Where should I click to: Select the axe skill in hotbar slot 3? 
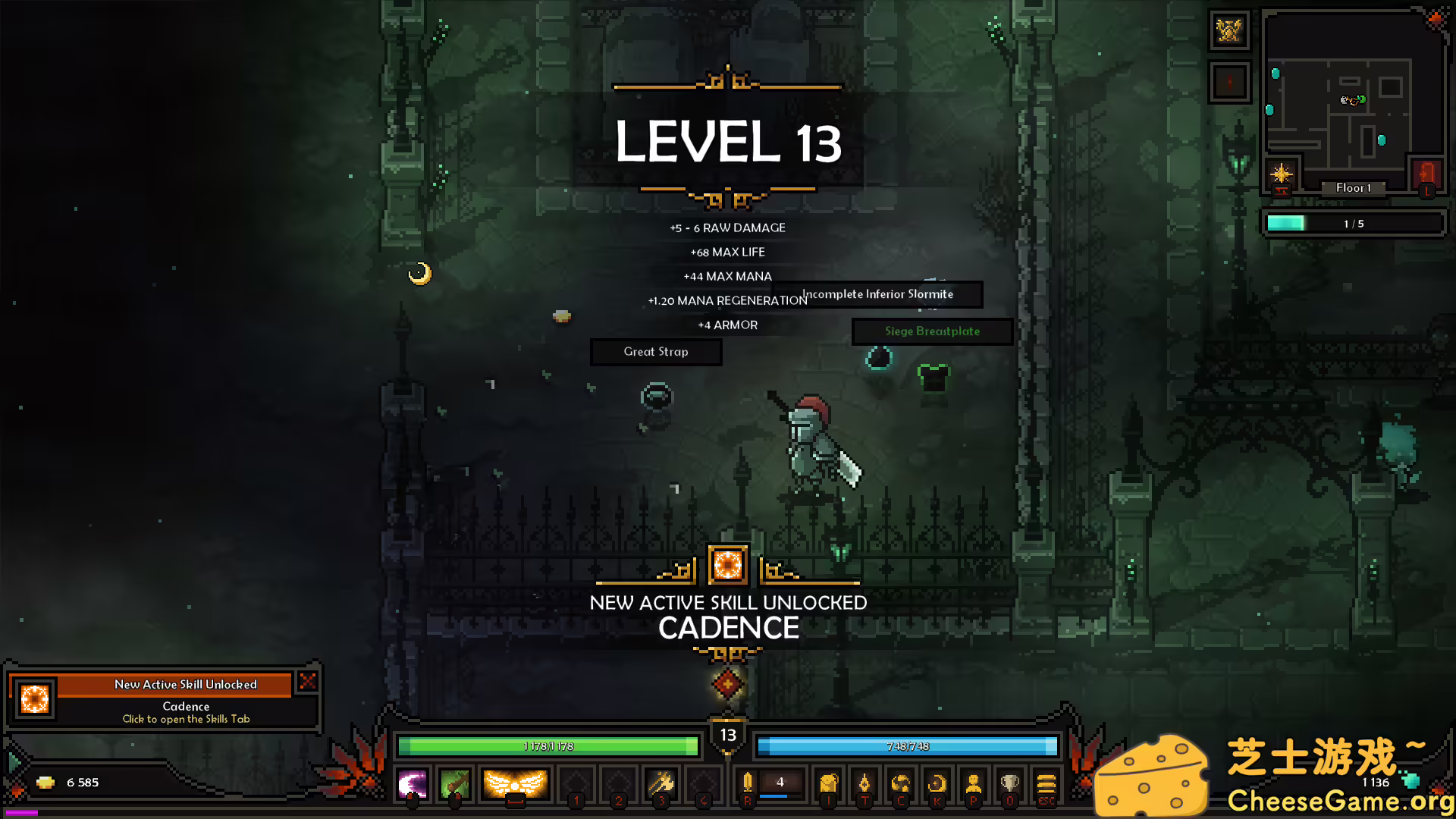[x=661, y=785]
